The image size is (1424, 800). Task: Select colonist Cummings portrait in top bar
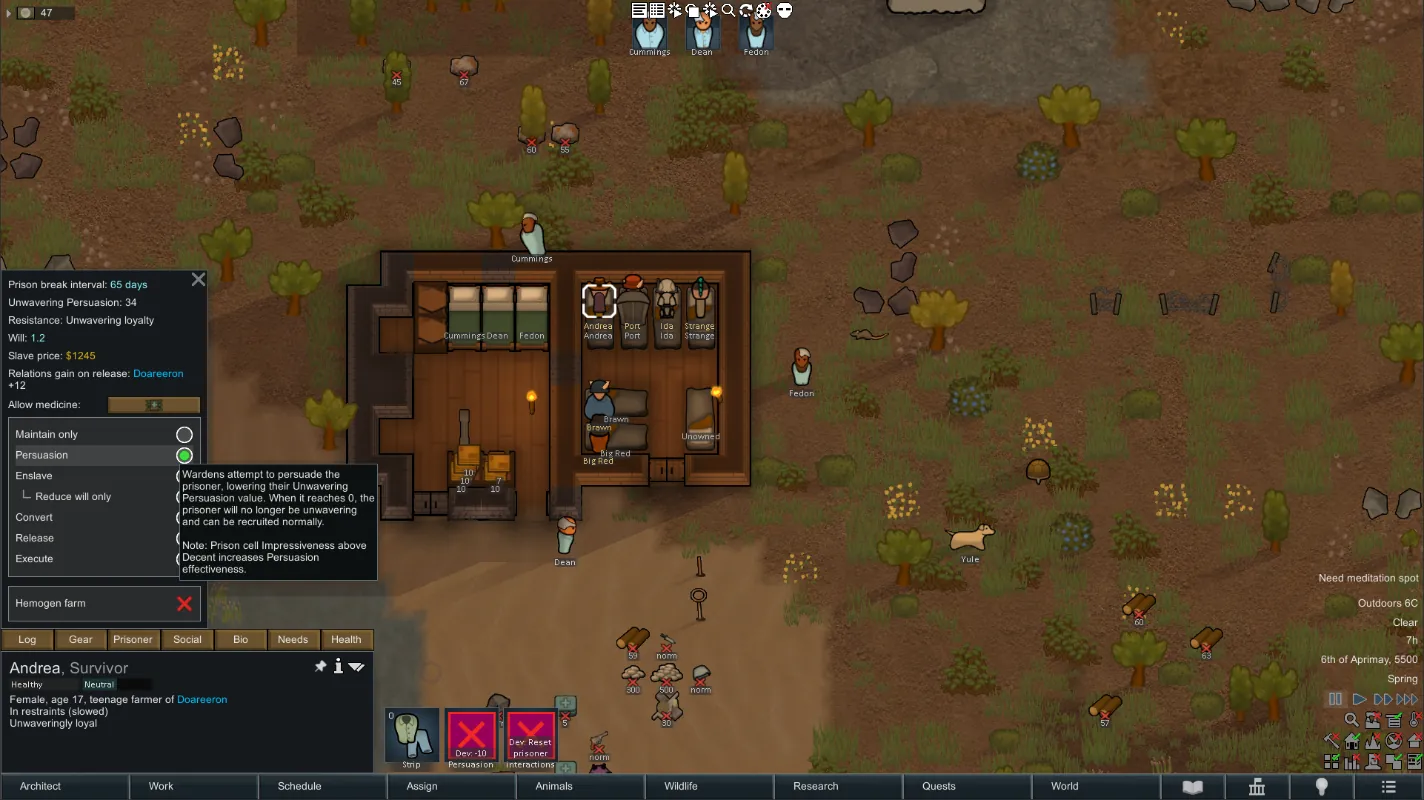(649, 34)
